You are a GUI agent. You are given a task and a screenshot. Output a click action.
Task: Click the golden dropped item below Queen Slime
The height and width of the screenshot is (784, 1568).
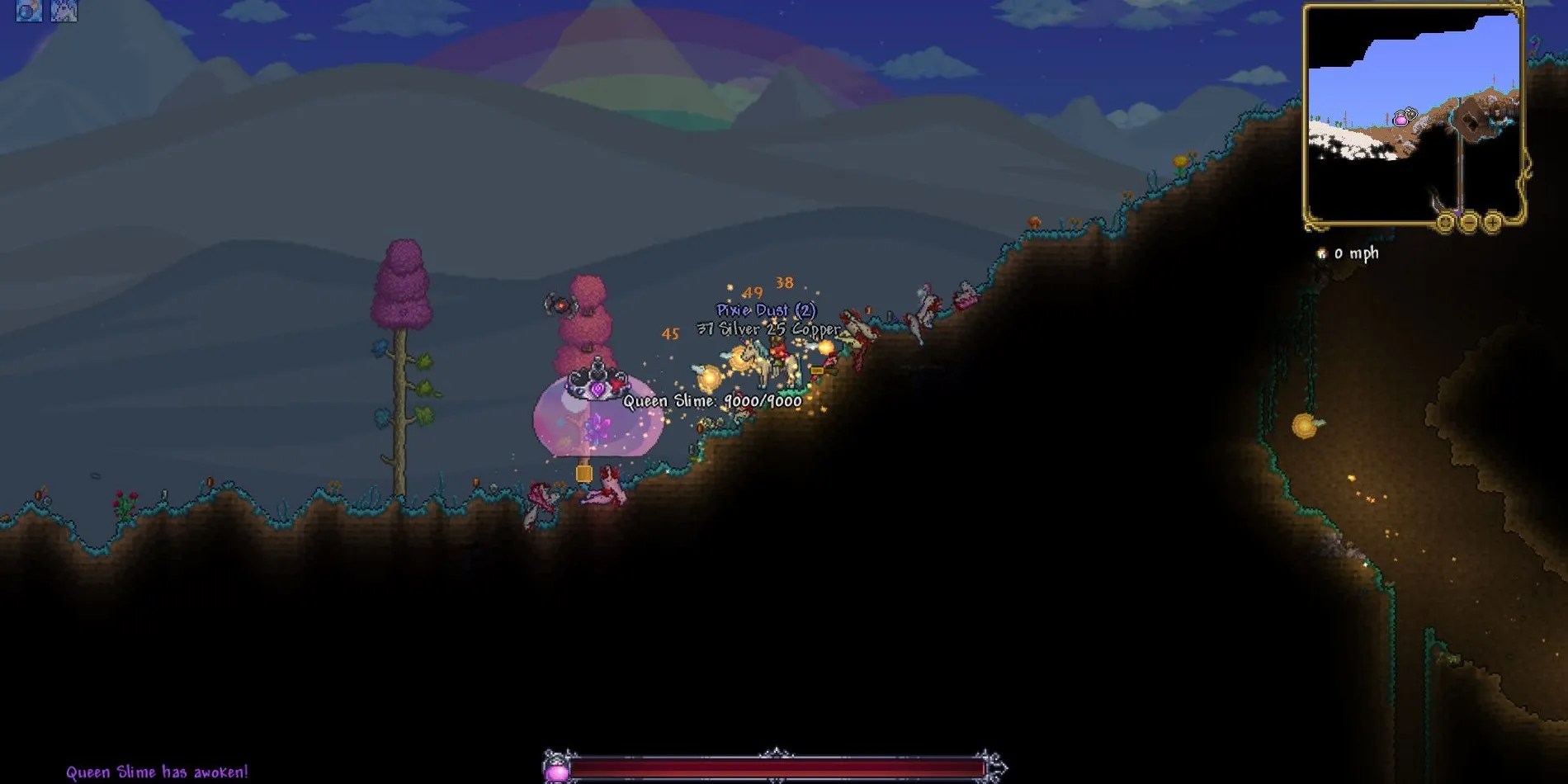pos(586,470)
